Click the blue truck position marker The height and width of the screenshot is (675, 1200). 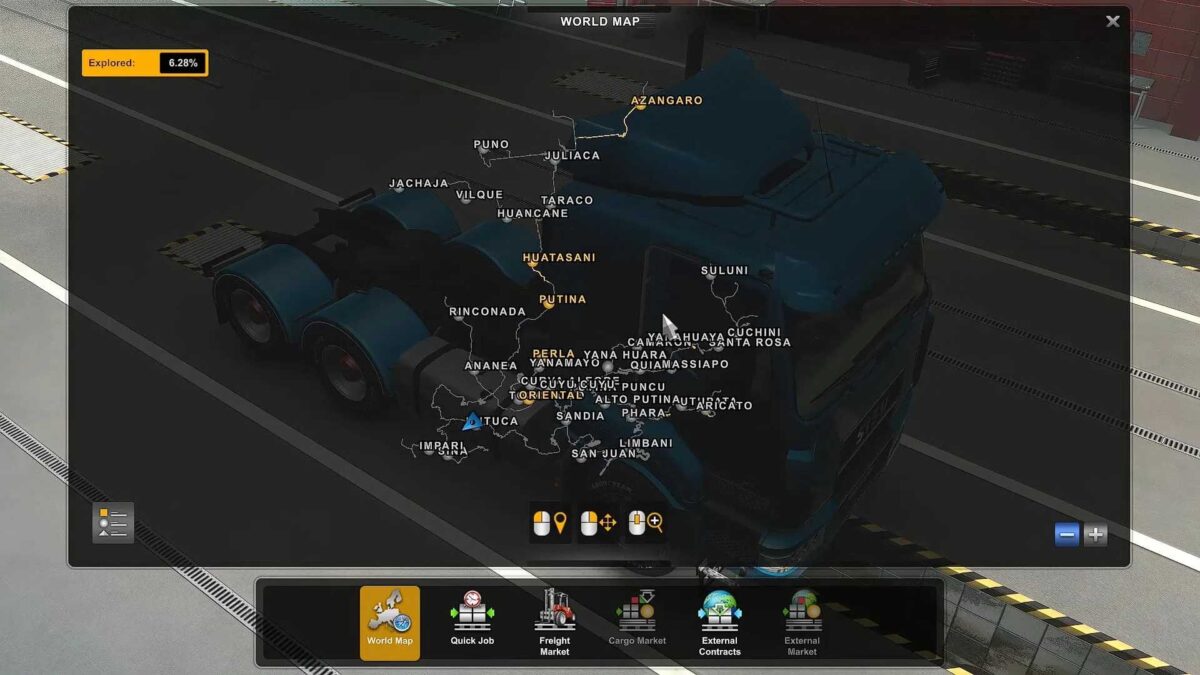[472, 422]
